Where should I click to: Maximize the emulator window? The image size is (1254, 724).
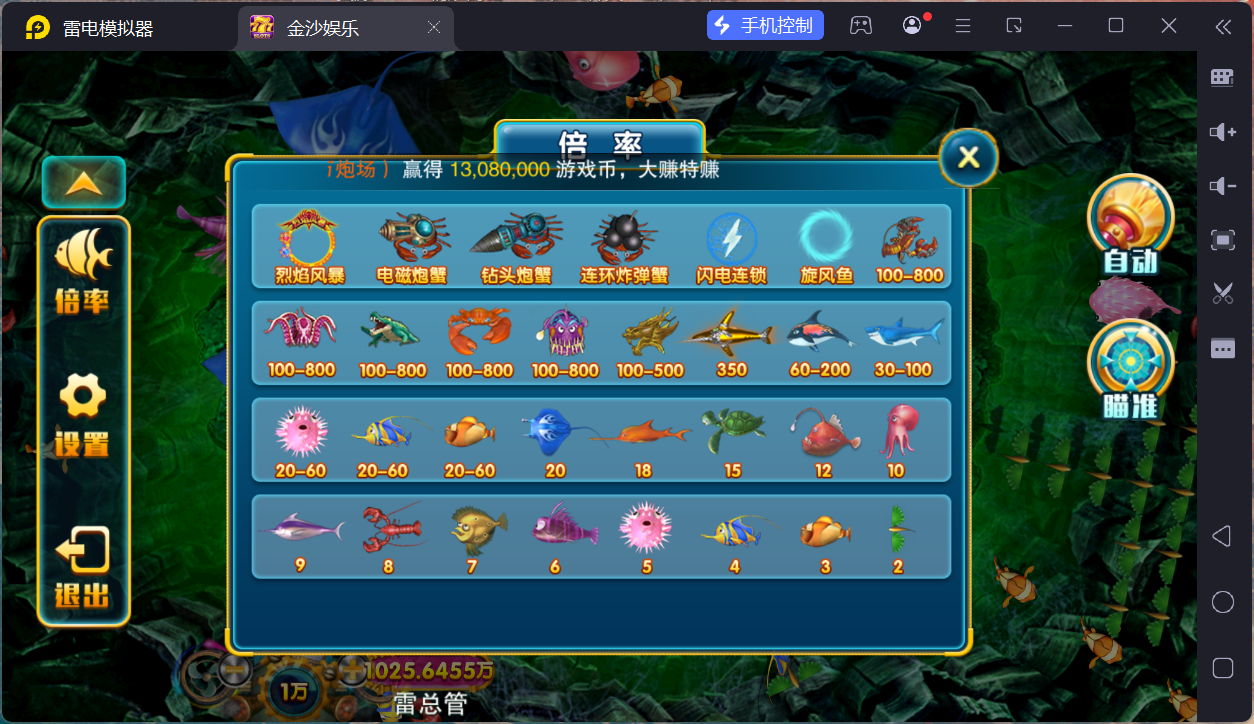[x=1116, y=26]
